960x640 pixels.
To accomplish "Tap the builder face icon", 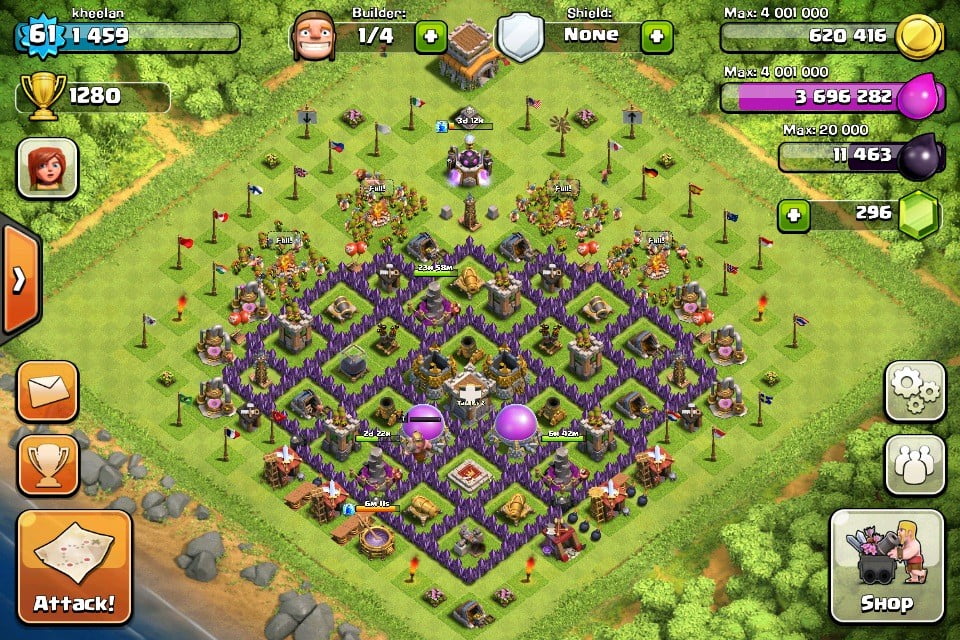I will 312,36.
